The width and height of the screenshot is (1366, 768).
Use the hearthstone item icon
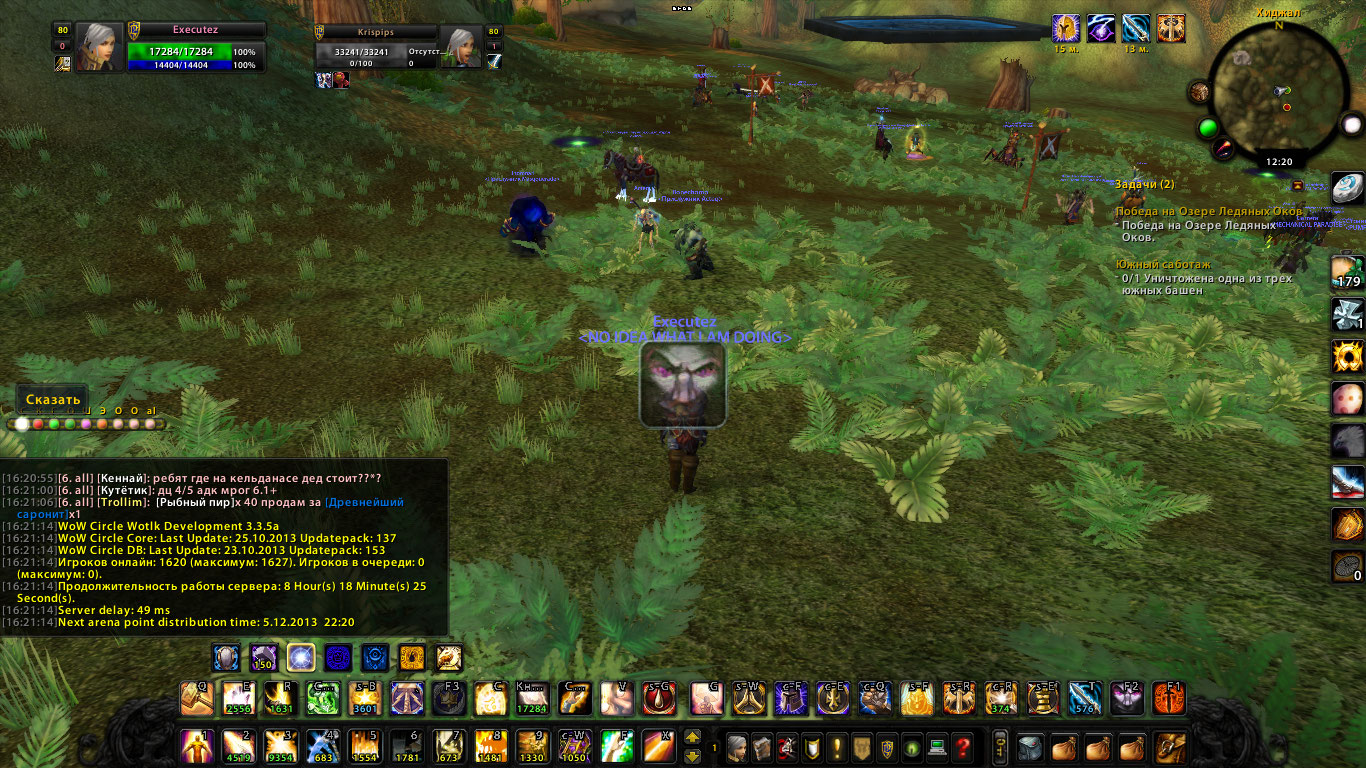[1347, 188]
